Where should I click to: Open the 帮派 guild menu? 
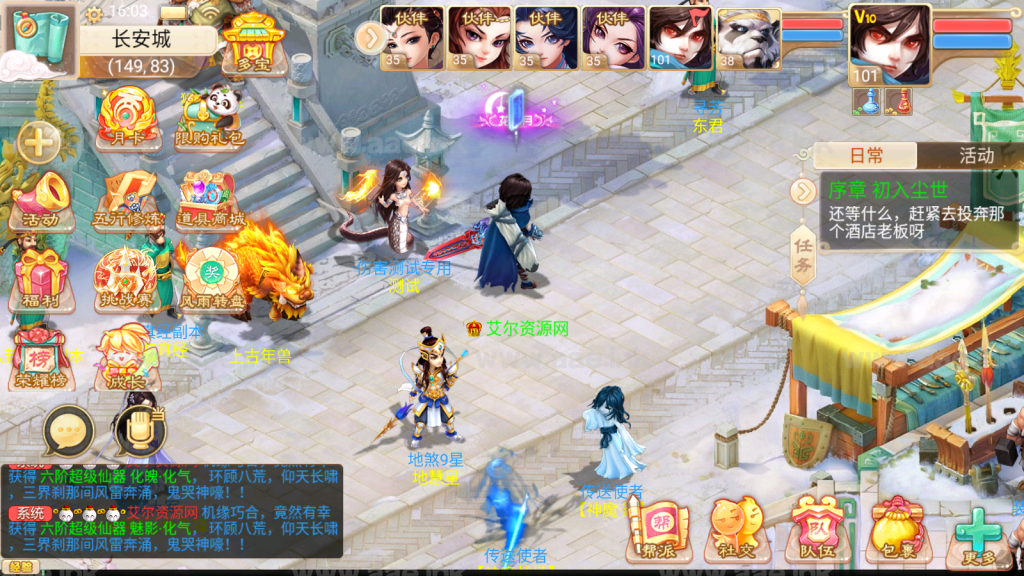659,529
